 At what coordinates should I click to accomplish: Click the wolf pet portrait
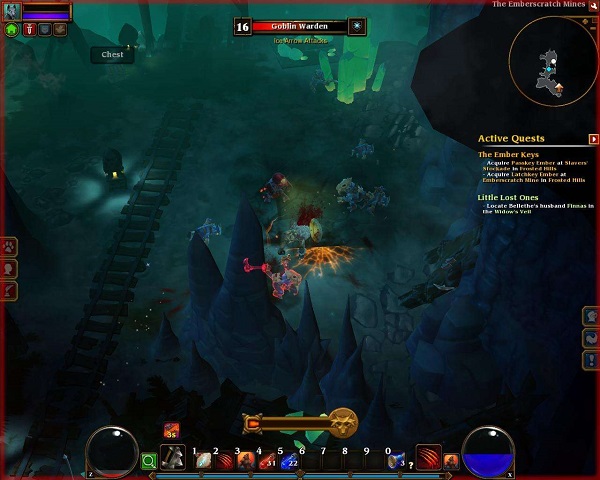coord(12,11)
